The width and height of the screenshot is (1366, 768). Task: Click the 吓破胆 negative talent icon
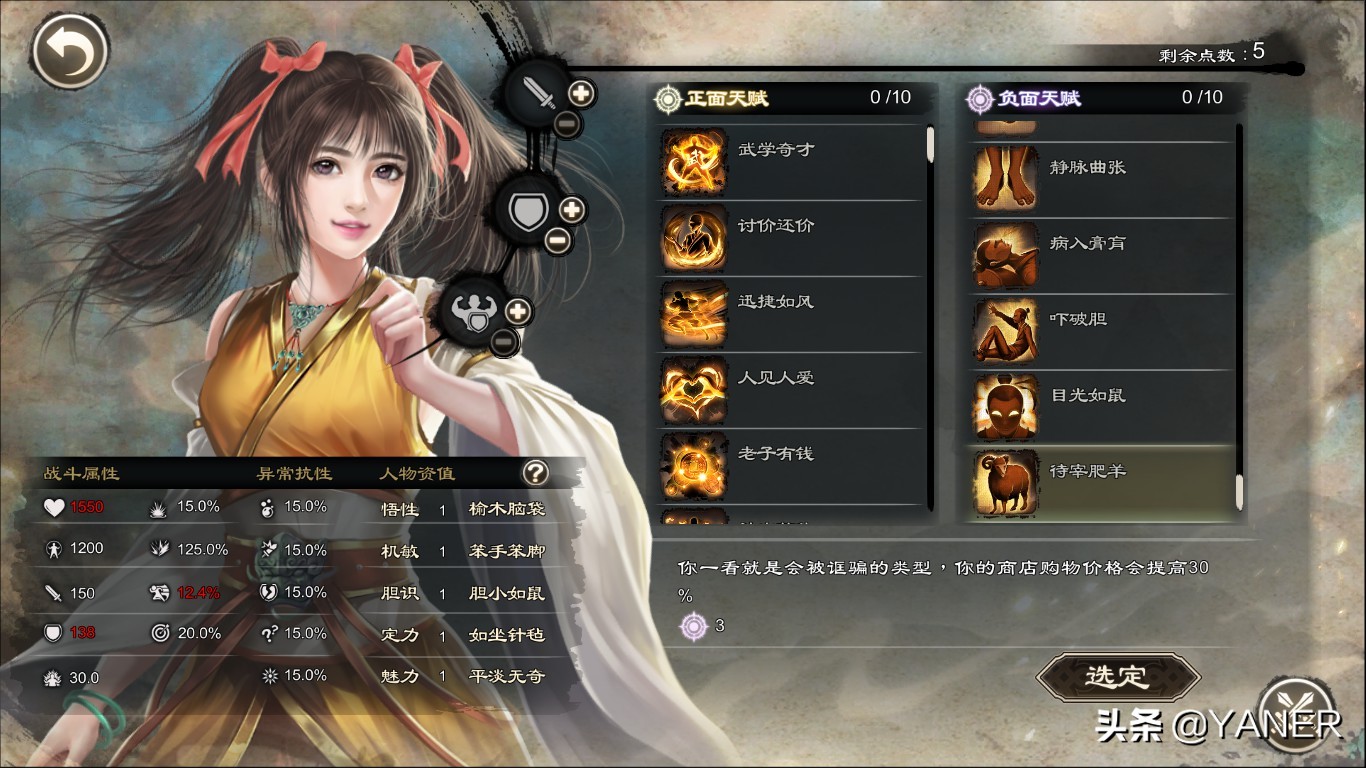1005,333
